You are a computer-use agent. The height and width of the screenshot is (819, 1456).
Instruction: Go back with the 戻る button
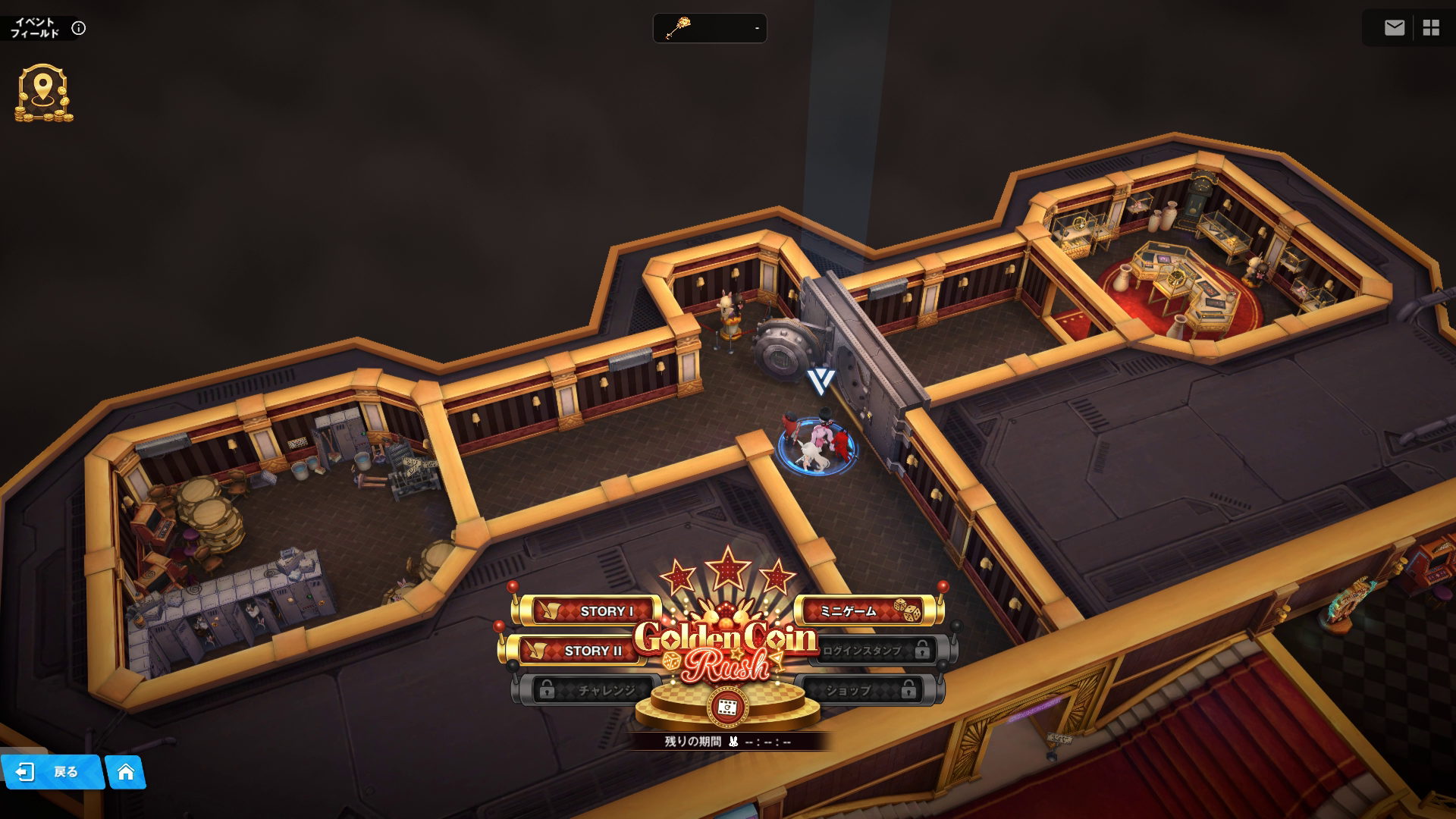pos(52,772)
